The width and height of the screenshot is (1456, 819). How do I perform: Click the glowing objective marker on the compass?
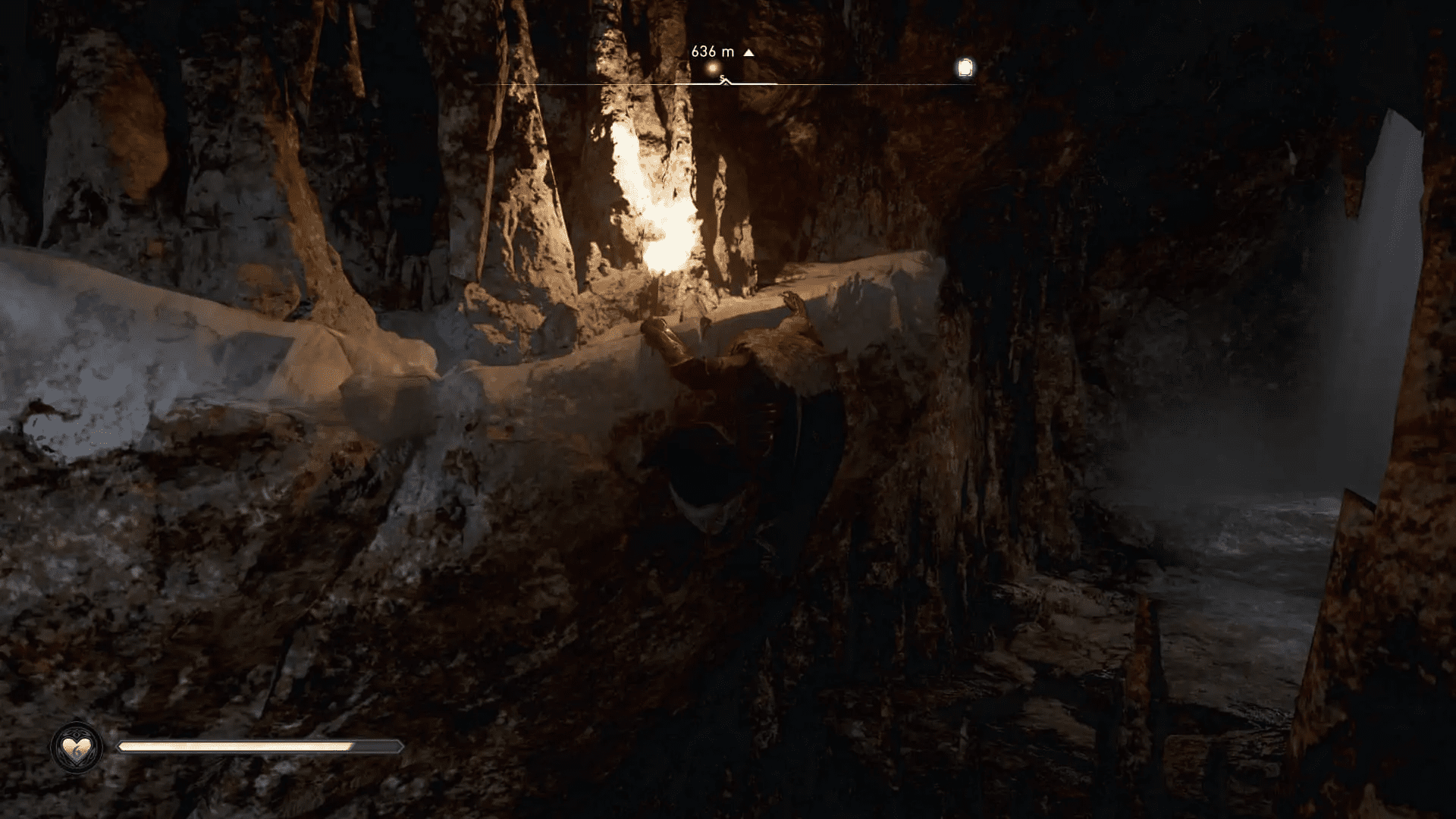coord(711,67)
